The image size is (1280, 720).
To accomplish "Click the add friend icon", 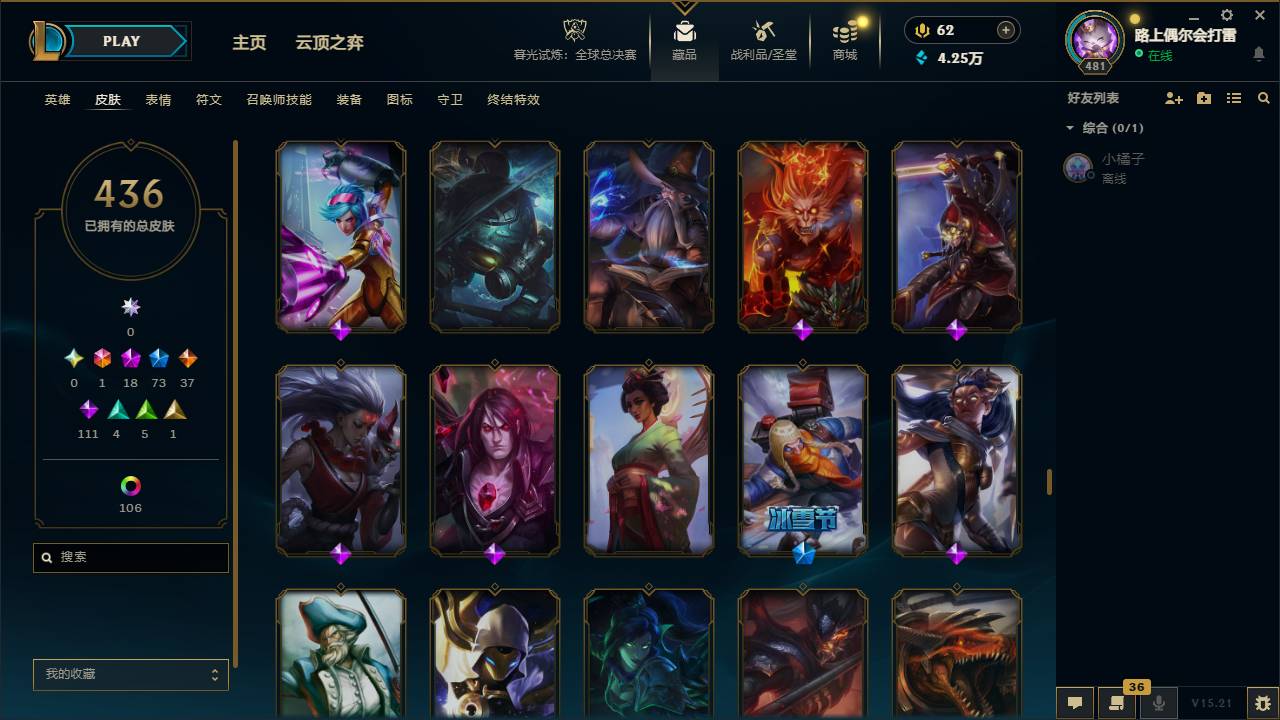I will point(1173,98).
